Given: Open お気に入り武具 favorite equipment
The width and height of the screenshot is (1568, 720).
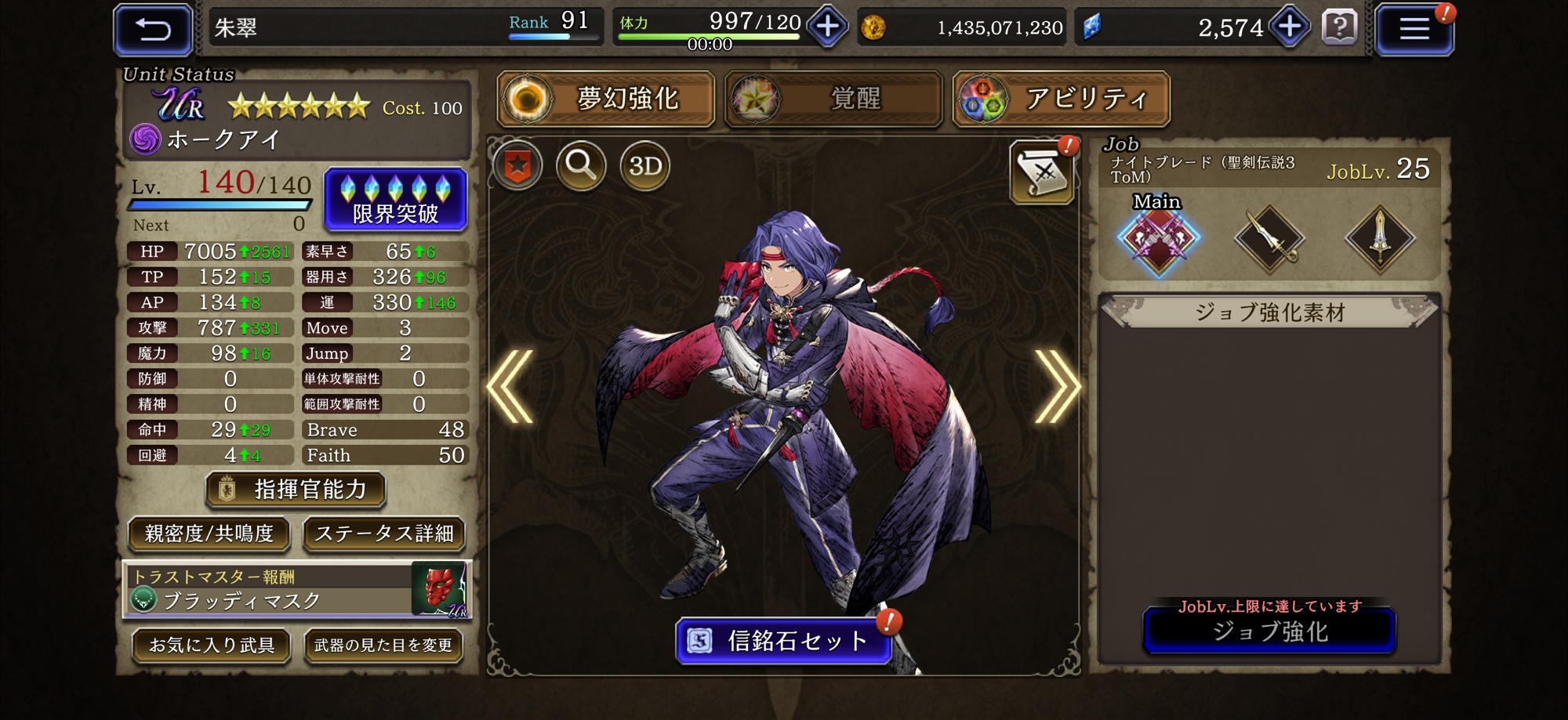Looking at the screenshot, I should click(x=212, y=645).
